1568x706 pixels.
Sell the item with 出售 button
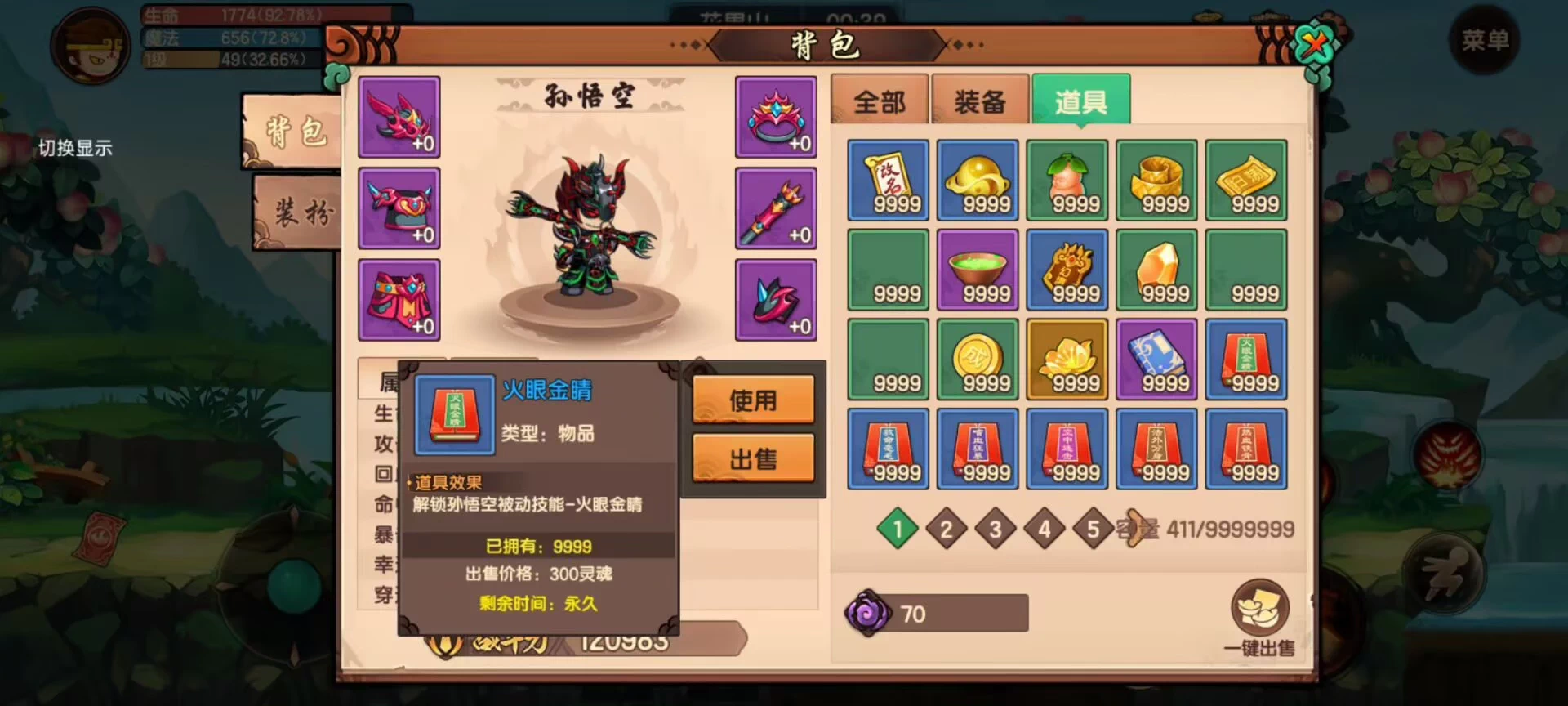[753, 458]
